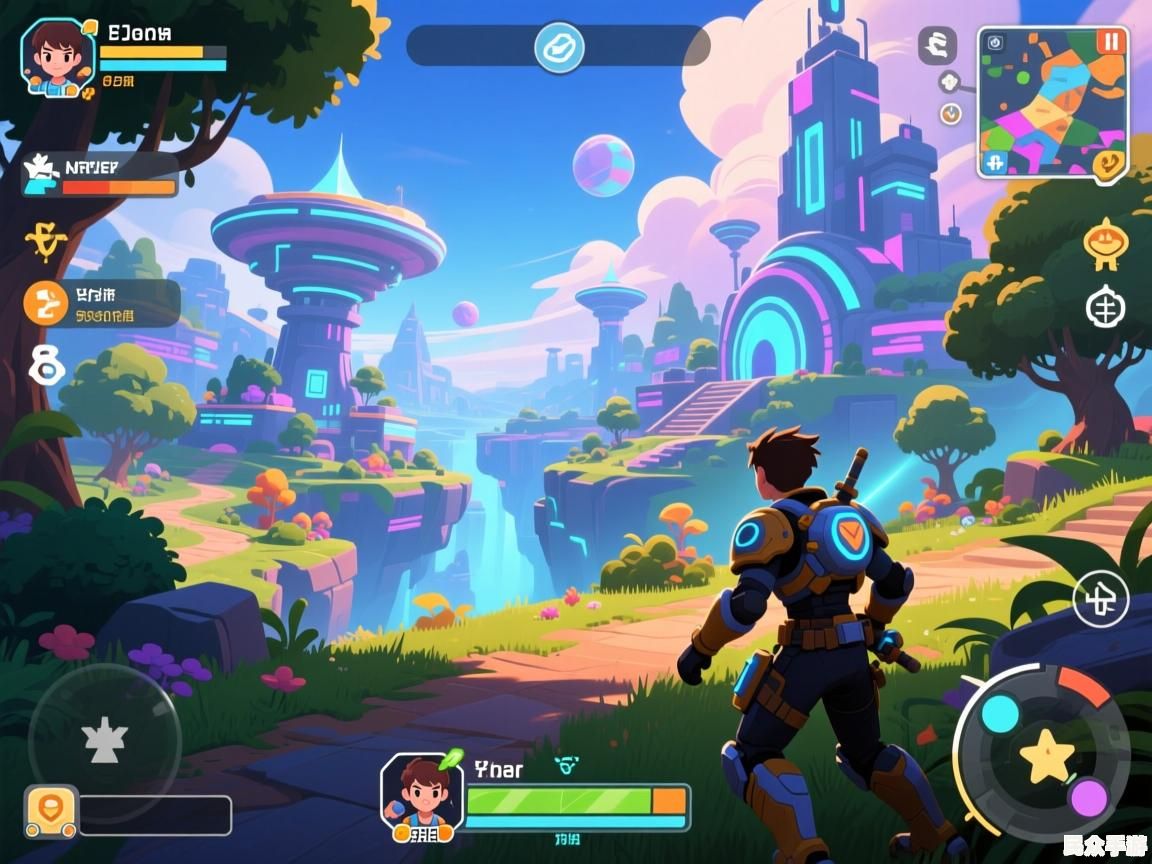1152x864 pixels.
Task: Tap the white figure-eight icon on the left
Action: click(46, 366)
